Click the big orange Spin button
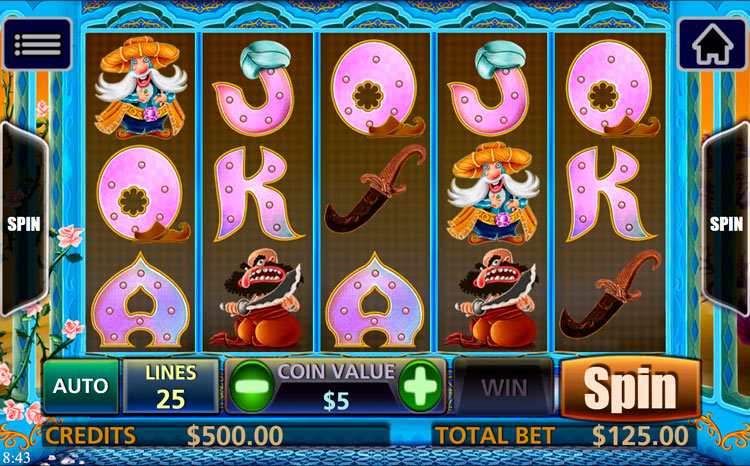Image resolution: width=750 pixels, height=466 pixels. tap(630, 387)
